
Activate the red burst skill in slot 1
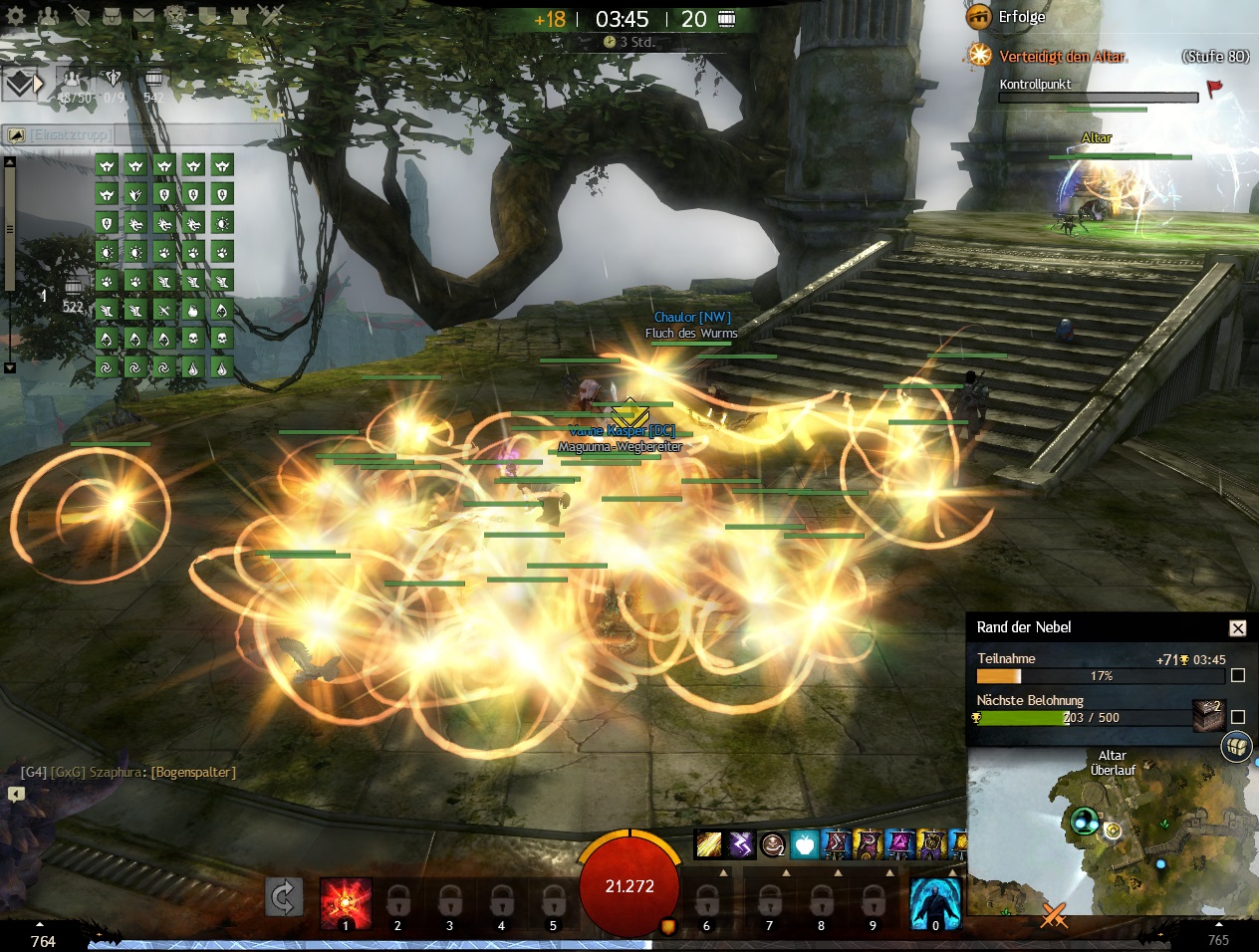(x=346, y=902)
